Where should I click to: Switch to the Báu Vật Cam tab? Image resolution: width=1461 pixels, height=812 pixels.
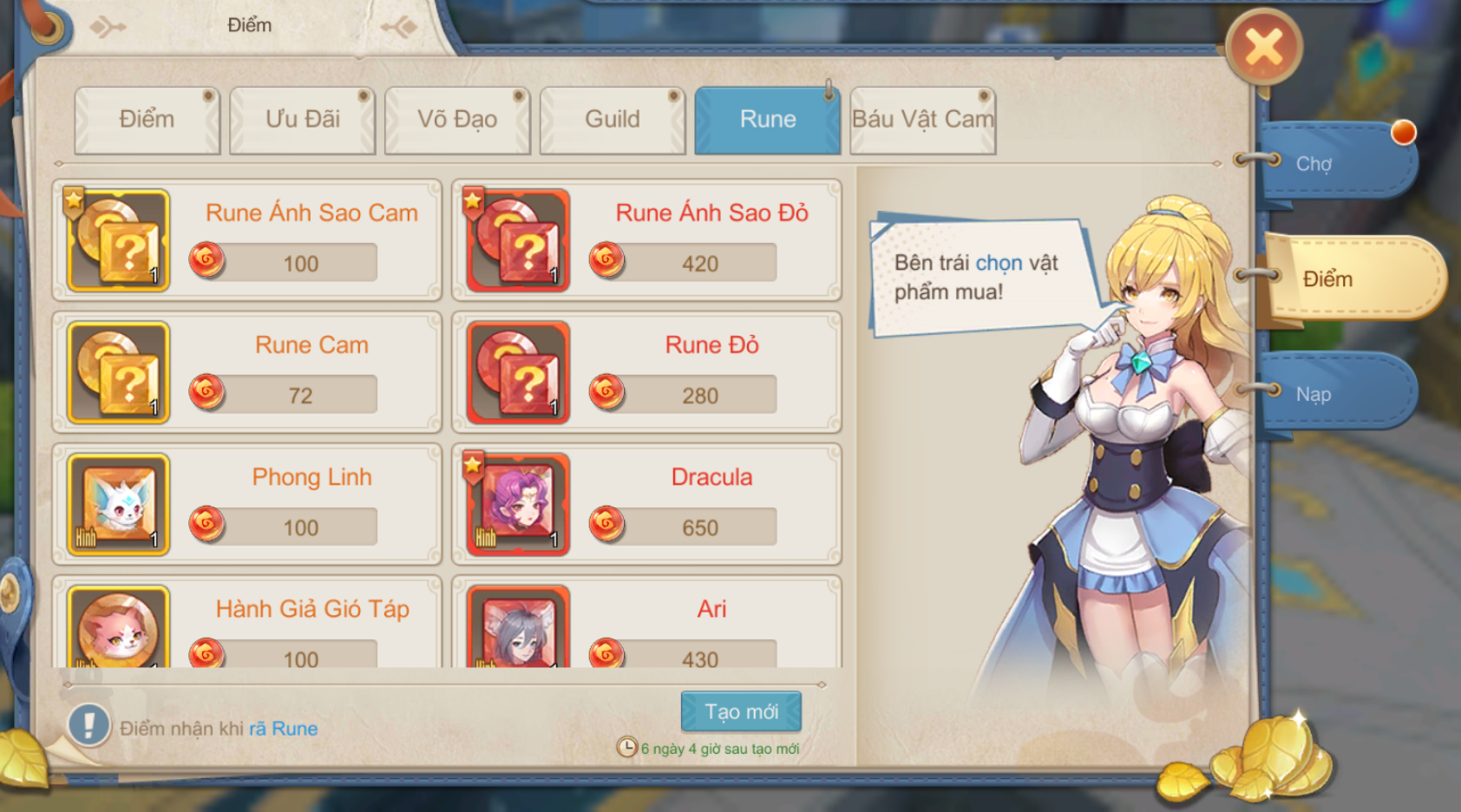click(x=922, y=120)
